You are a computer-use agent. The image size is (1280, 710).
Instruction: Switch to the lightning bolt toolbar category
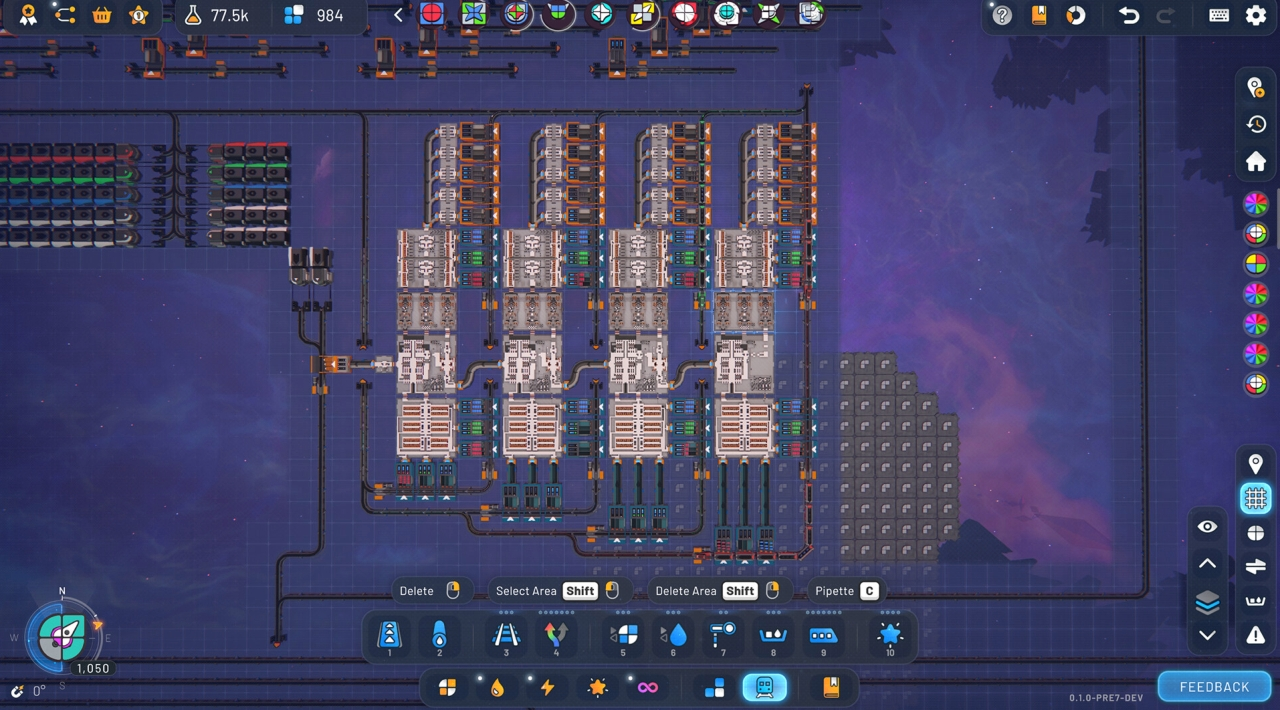[547, 687]
